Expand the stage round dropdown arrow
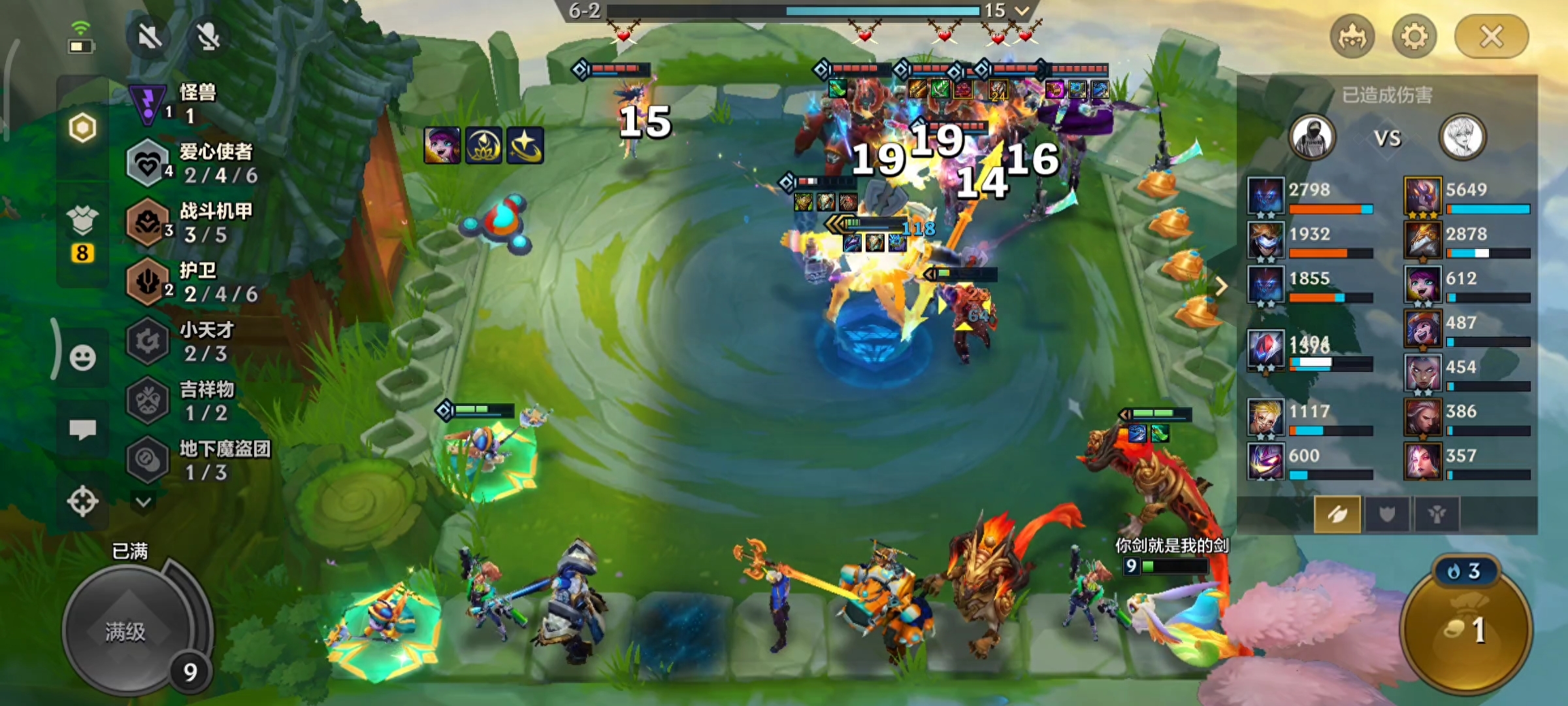Image resolution: width=1568 pixels, height=706 pixels. (x=1022, y=10)
